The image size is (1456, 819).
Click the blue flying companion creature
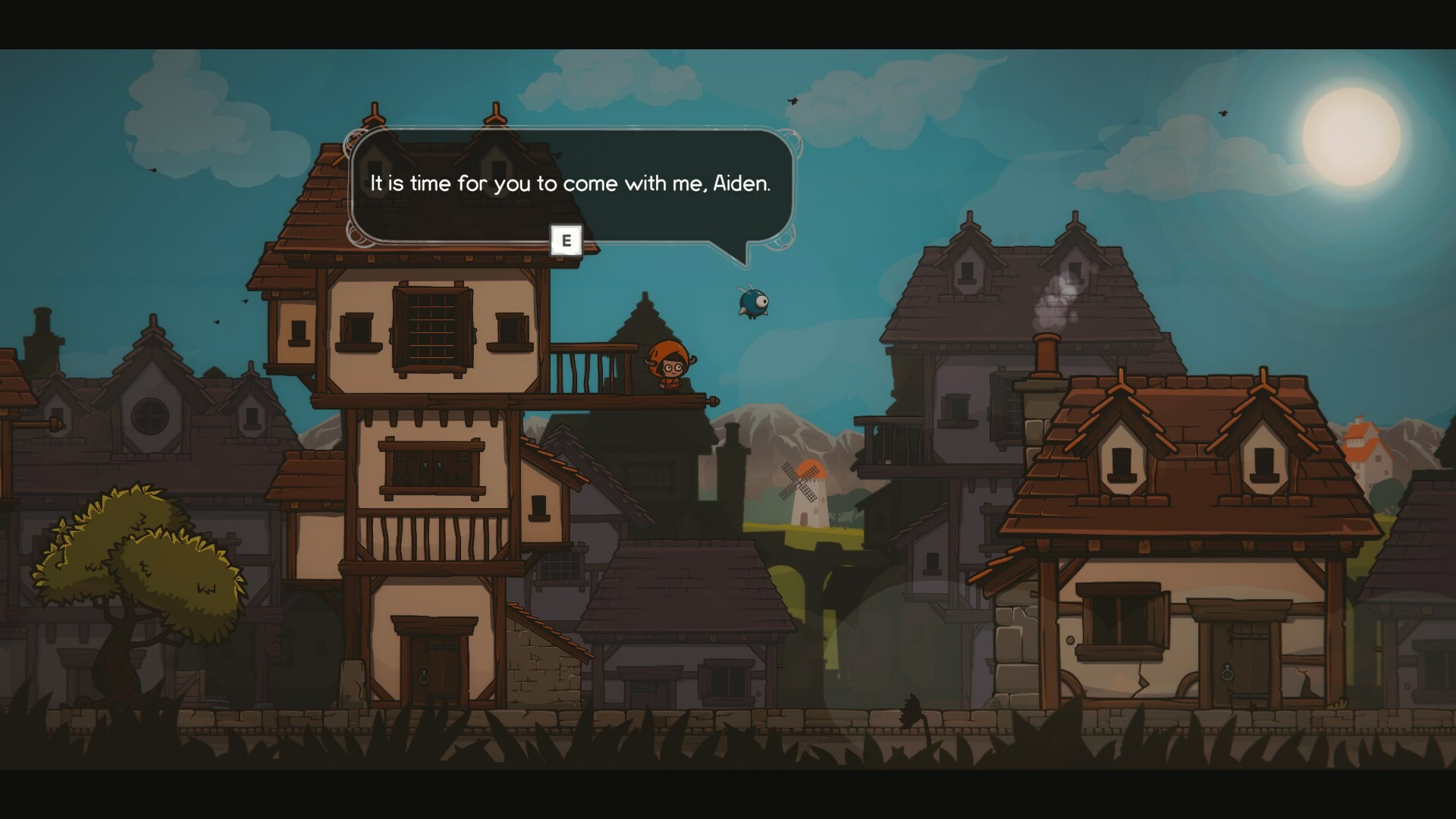[x=751, y=303]
